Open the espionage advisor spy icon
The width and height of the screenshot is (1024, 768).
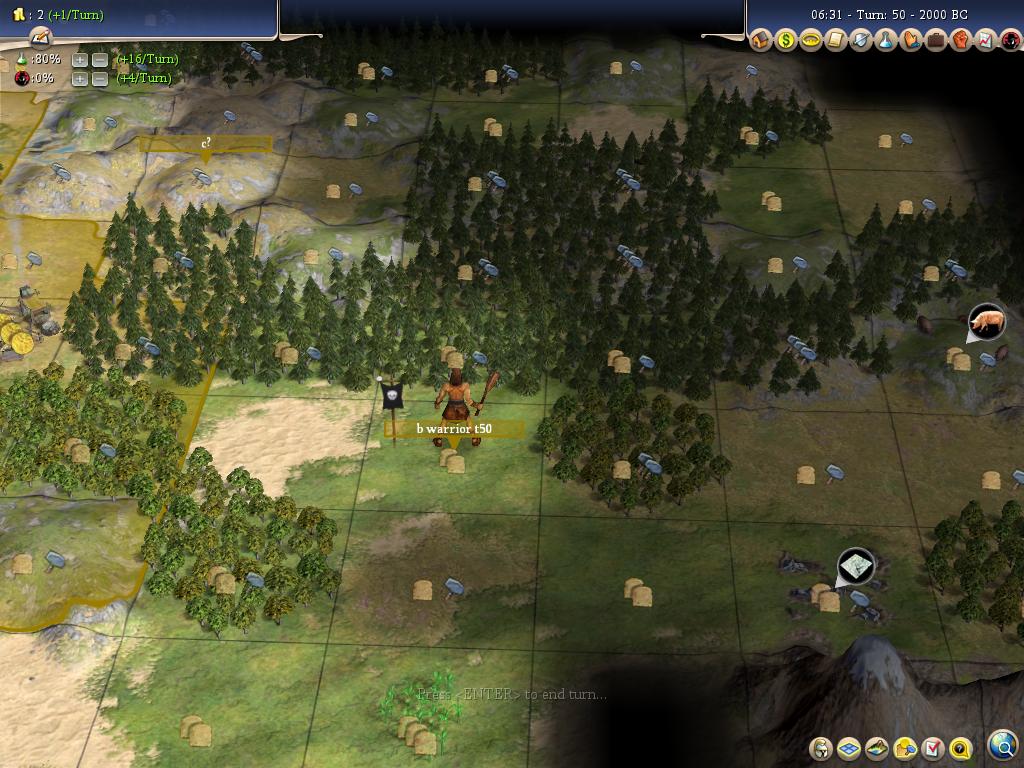tap(1009, 41)
